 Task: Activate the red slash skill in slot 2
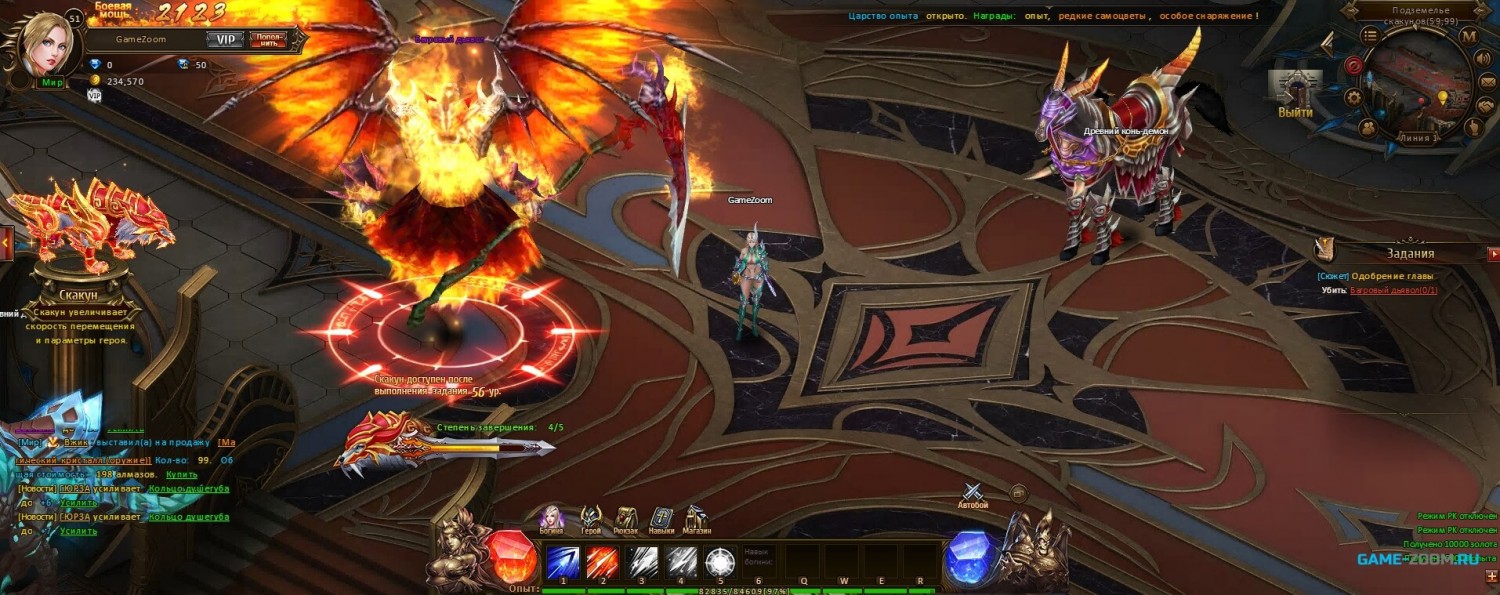pos(602,562)
